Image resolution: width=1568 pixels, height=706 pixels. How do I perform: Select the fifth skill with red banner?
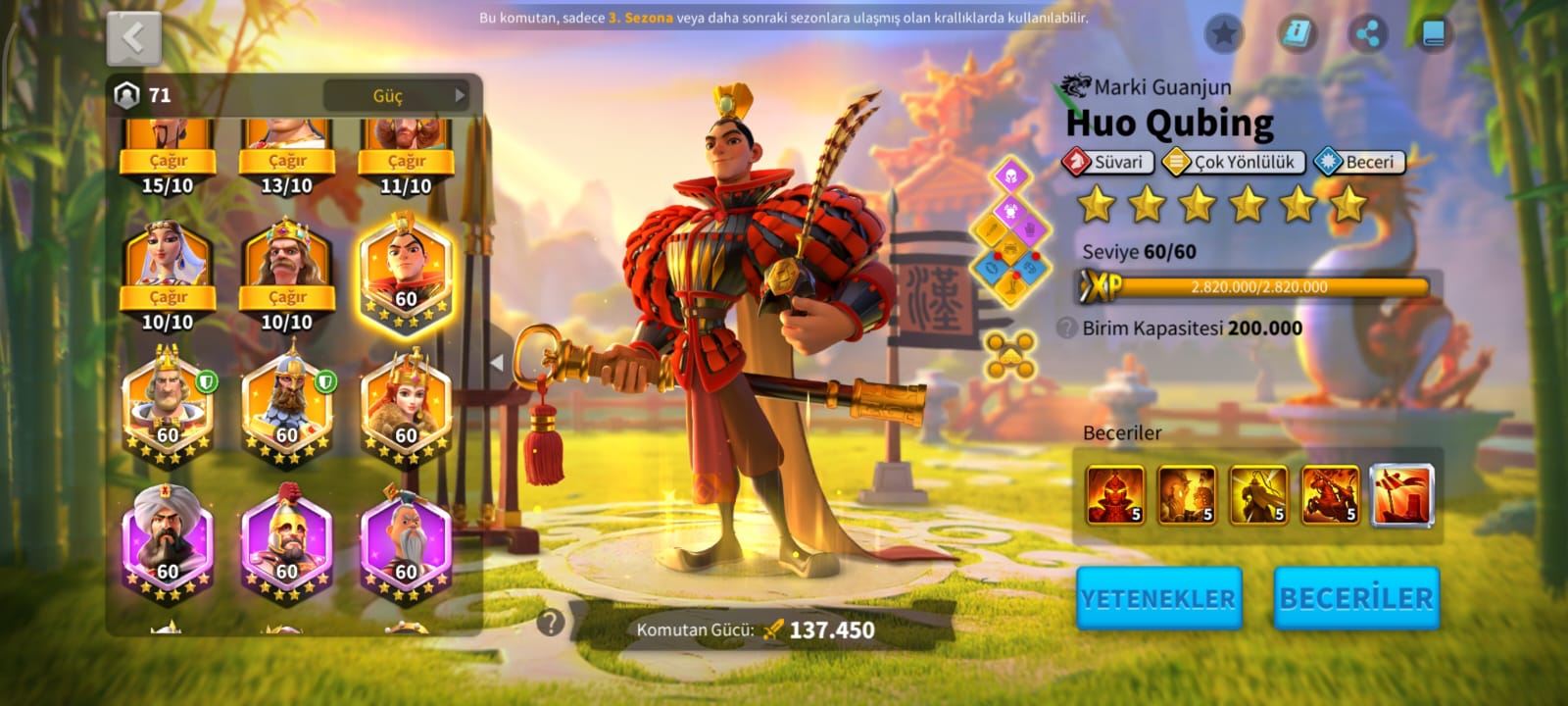pos(1401,495)
